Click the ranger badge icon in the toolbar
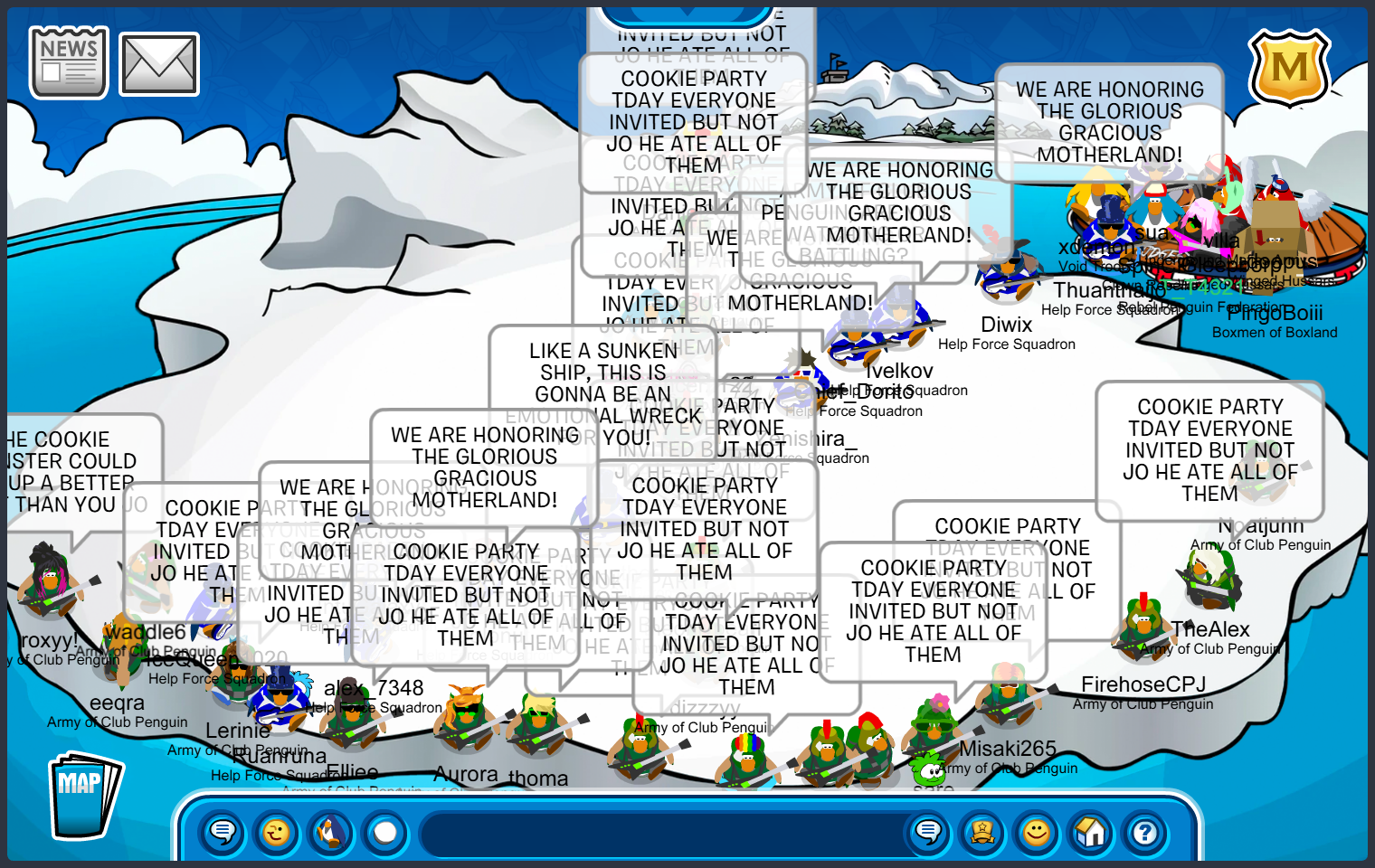This screenshot has height=868, width=1375. coord(982,834)
